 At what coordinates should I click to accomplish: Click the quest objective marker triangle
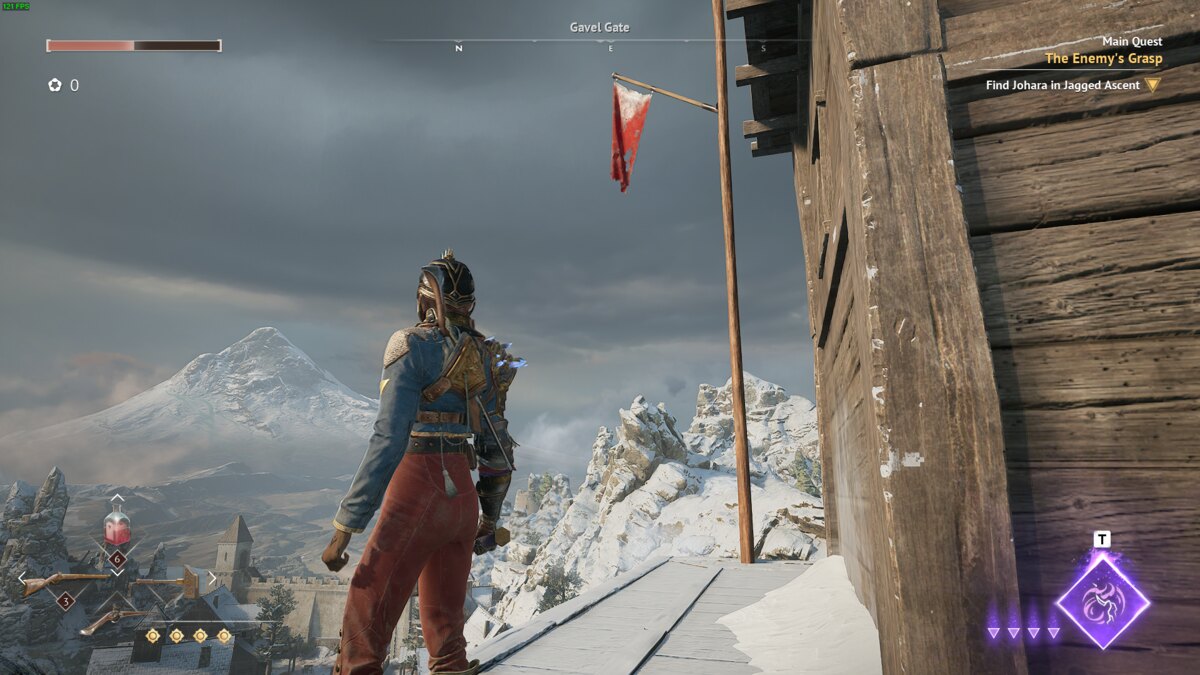1152,85
